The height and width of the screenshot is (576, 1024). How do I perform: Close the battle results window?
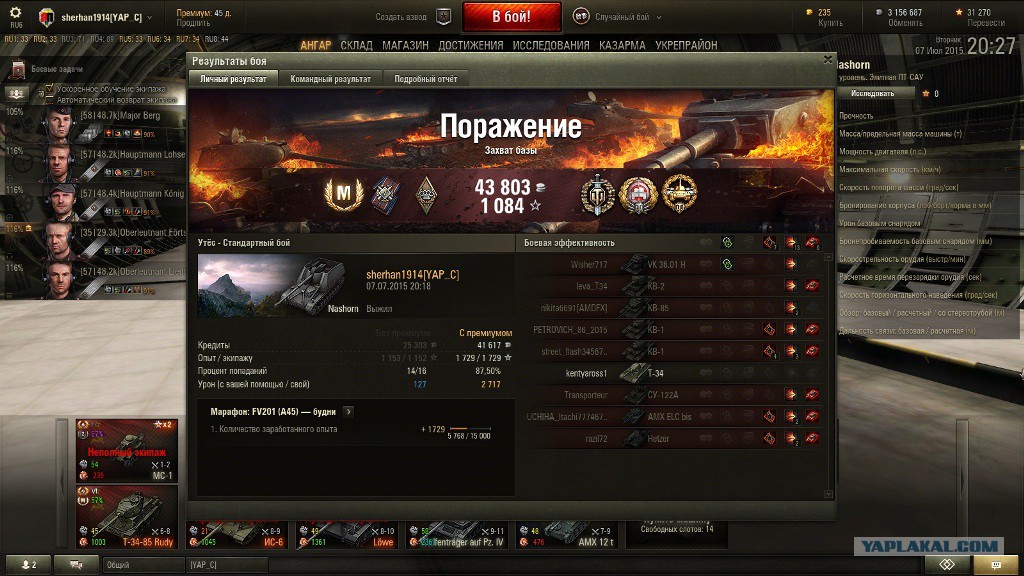[827, 59]
